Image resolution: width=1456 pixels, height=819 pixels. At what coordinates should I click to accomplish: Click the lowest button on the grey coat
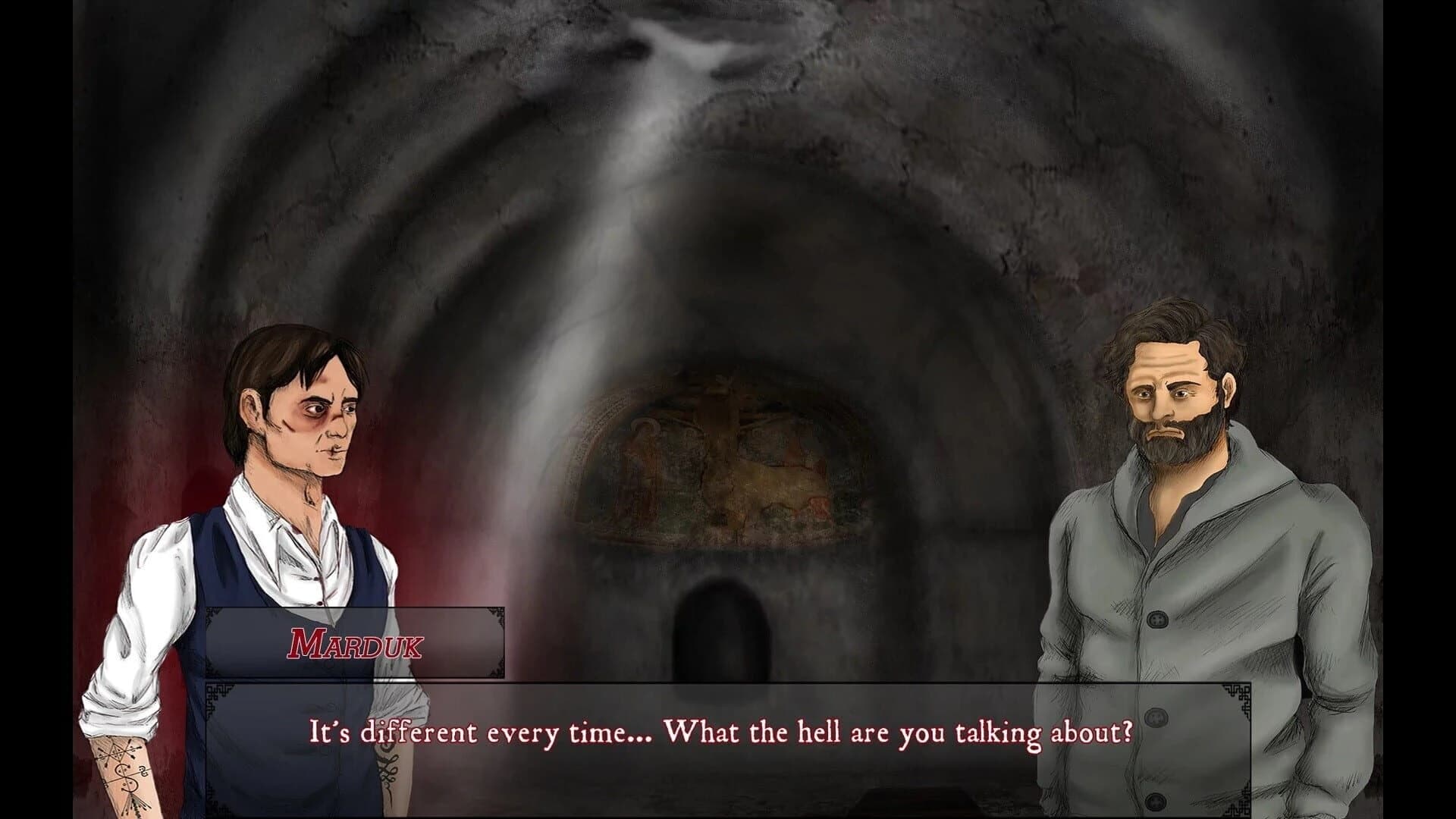[x=1155, y=802]
